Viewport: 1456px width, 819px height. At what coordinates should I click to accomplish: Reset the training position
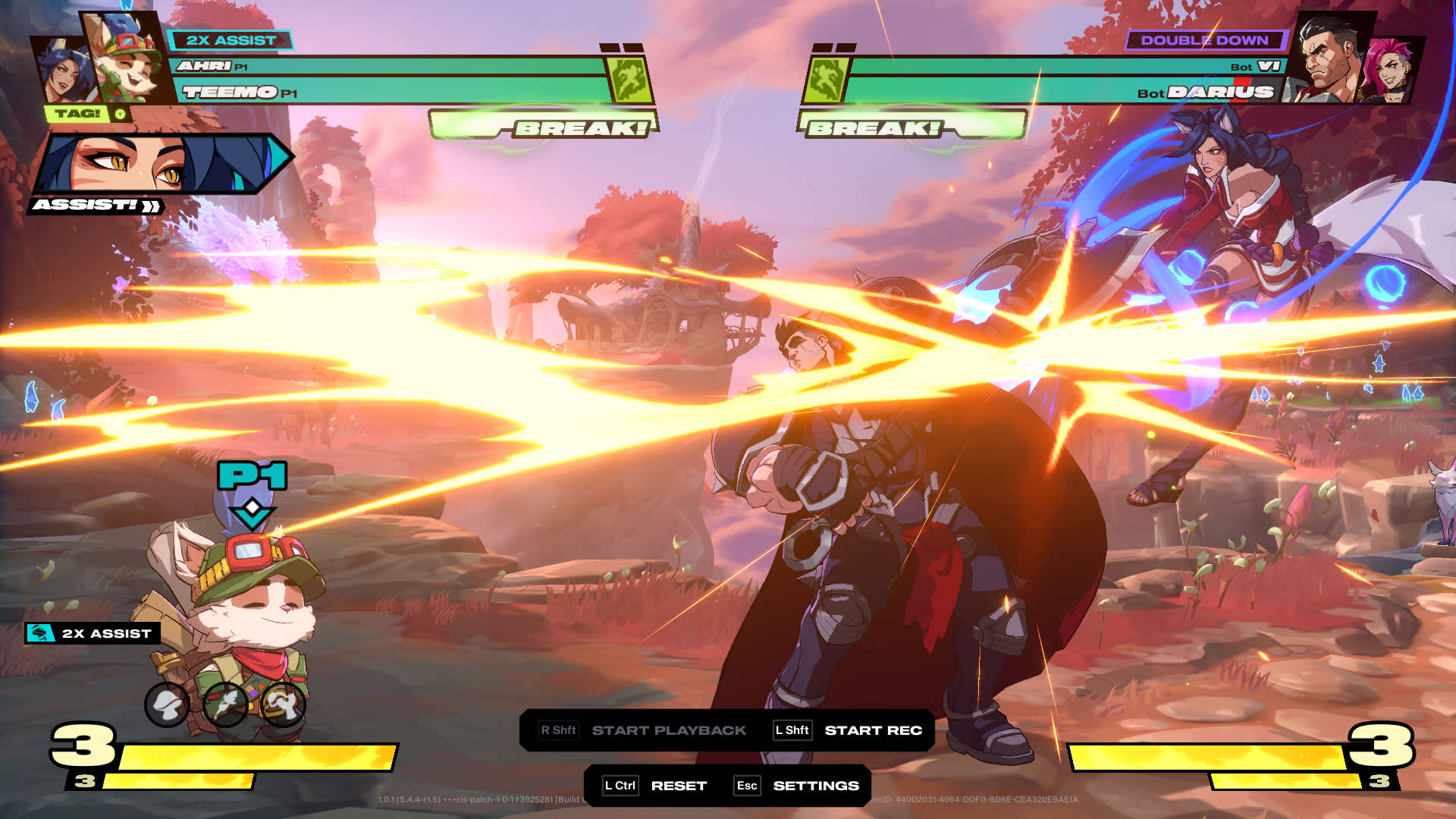[678, 786]
